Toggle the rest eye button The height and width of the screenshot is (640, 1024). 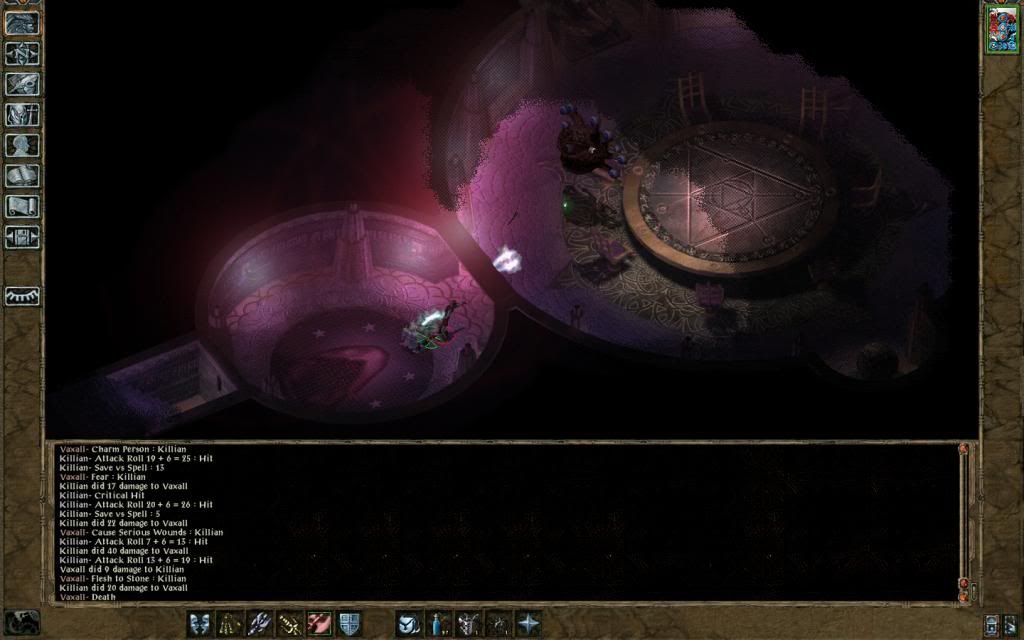tap(22, 296)
